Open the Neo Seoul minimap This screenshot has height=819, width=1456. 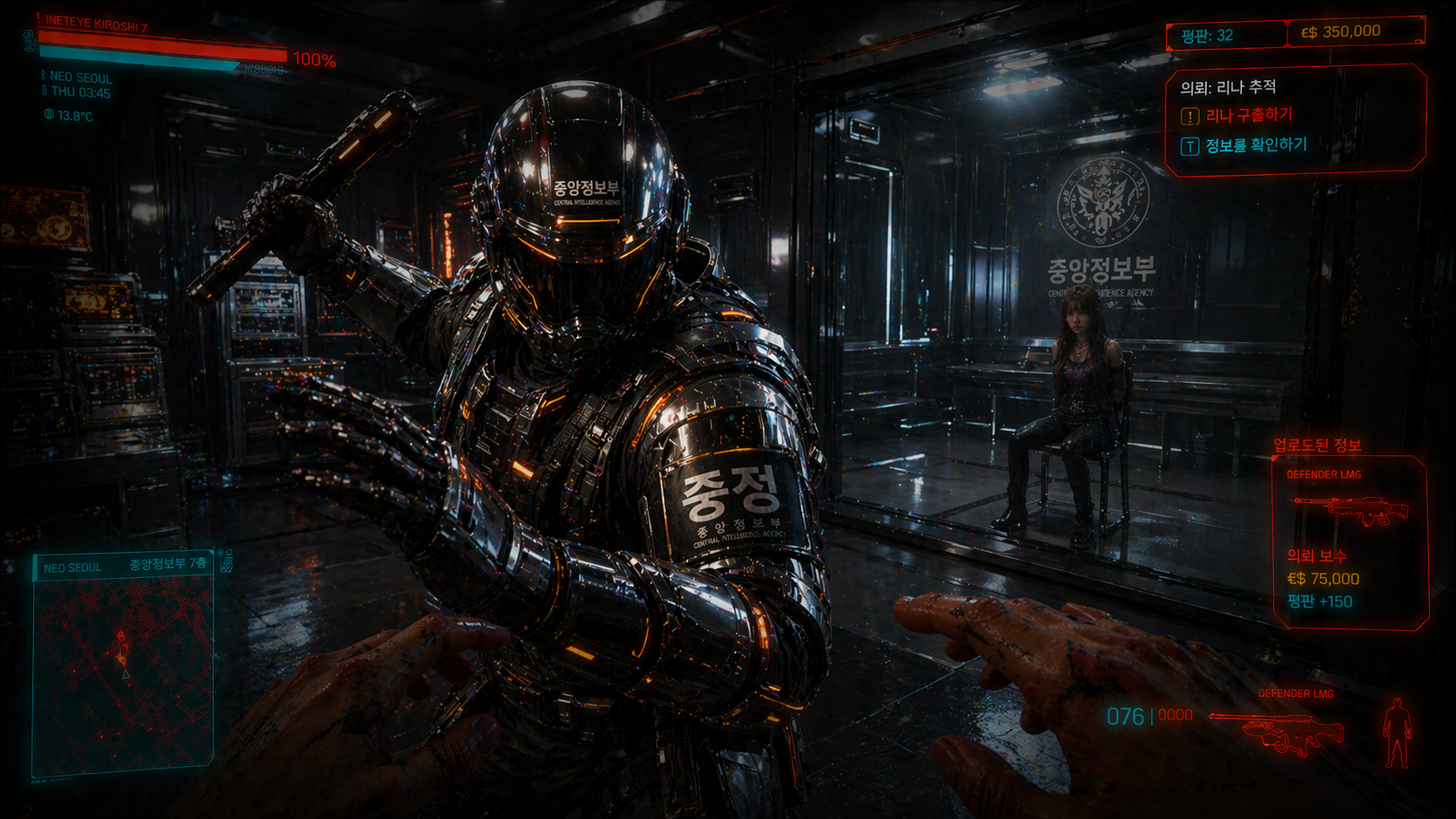click(123, 666)
